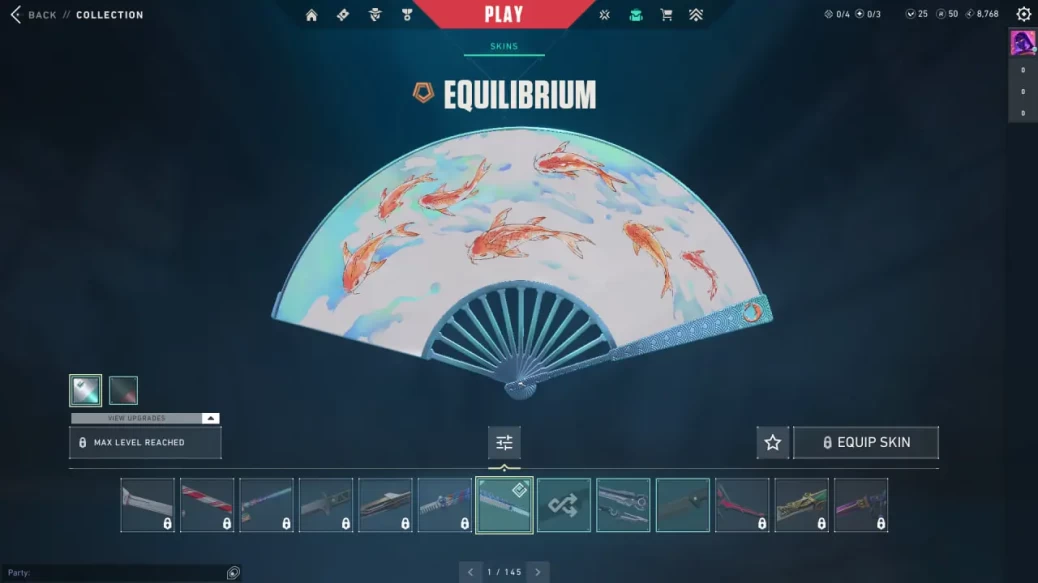1038x583 pixels.
Task: Go to the next skin page
Action: (x=538, y=572)
